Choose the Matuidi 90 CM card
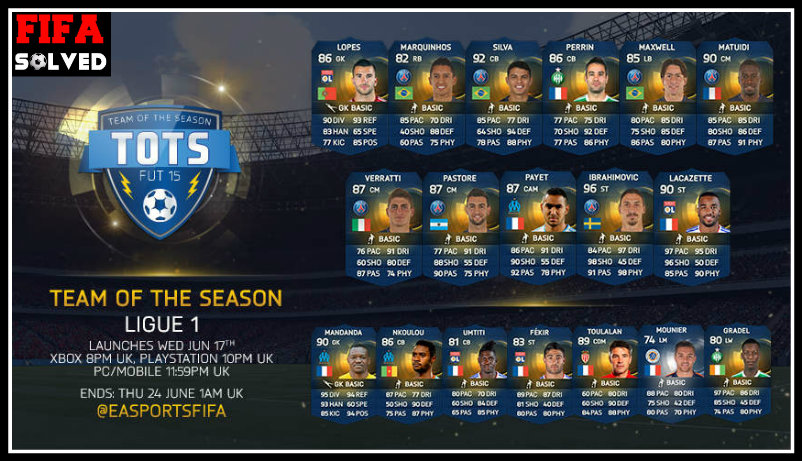The height and width of the screenshot is (461, 802). point(734,96)
